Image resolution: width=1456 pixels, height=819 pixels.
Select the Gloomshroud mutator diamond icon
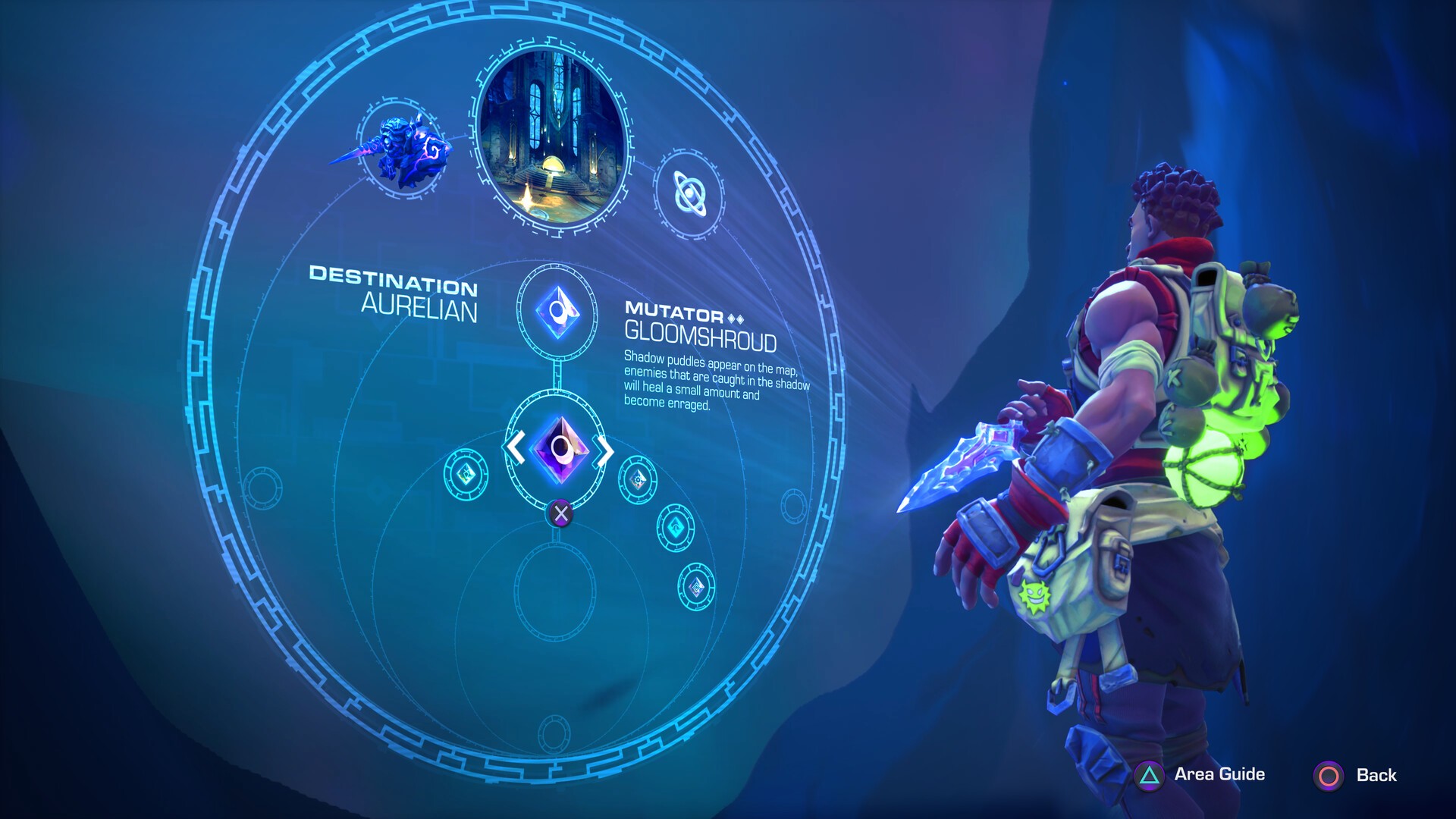(559, 312)
